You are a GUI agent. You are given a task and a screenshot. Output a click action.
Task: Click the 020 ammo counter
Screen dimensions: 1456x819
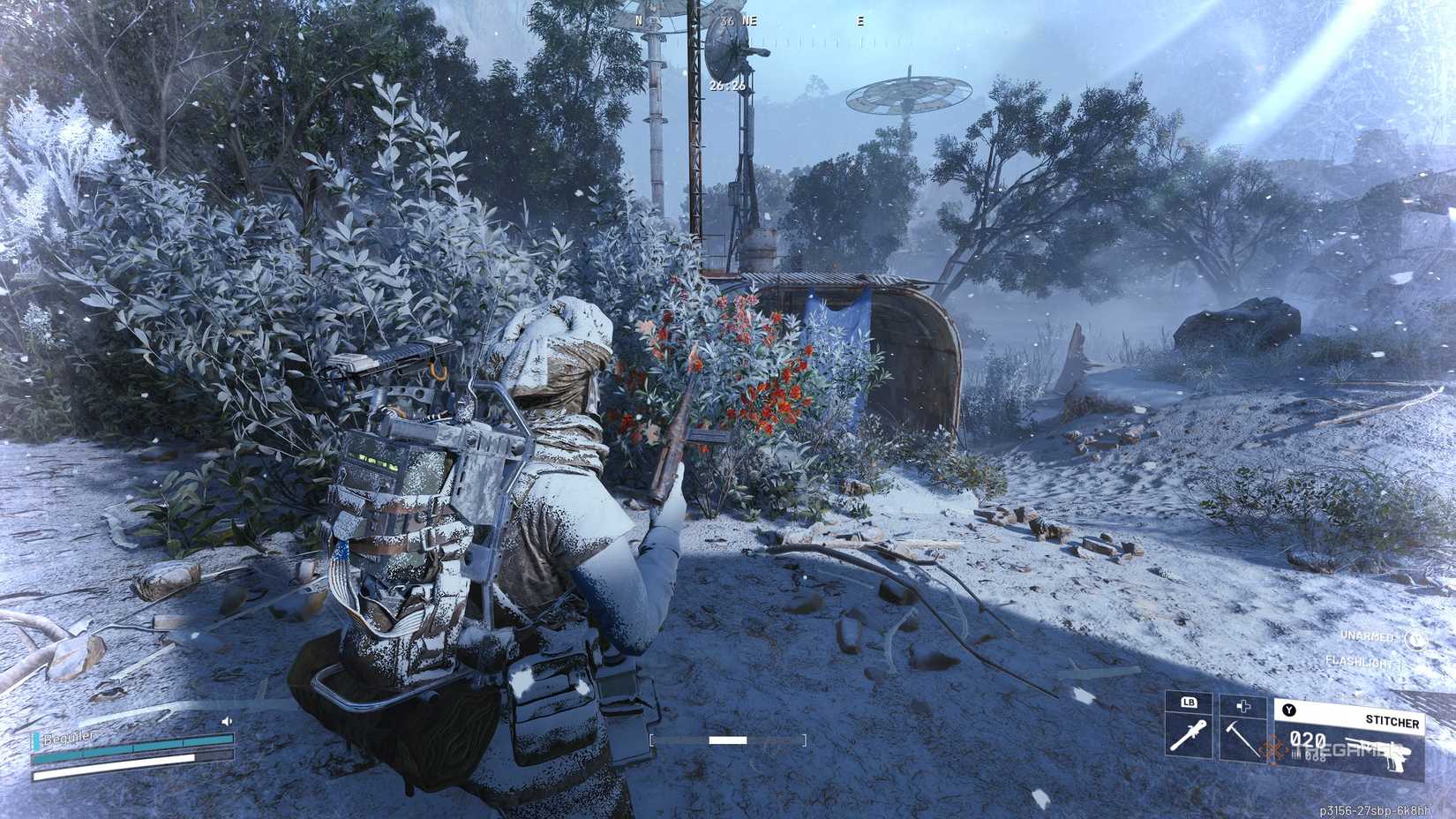click(x=1308, y=739)
